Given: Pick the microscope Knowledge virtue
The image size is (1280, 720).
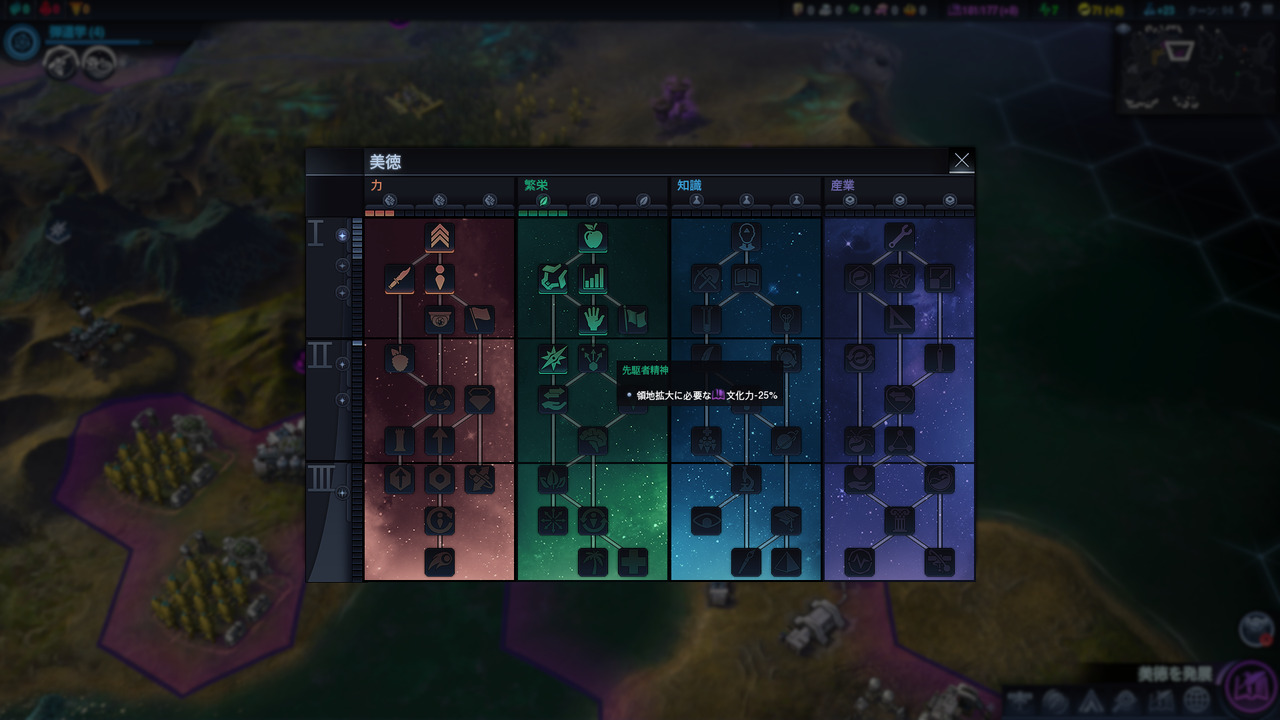Looking at the screenshot, I should [x=746, y=480].
